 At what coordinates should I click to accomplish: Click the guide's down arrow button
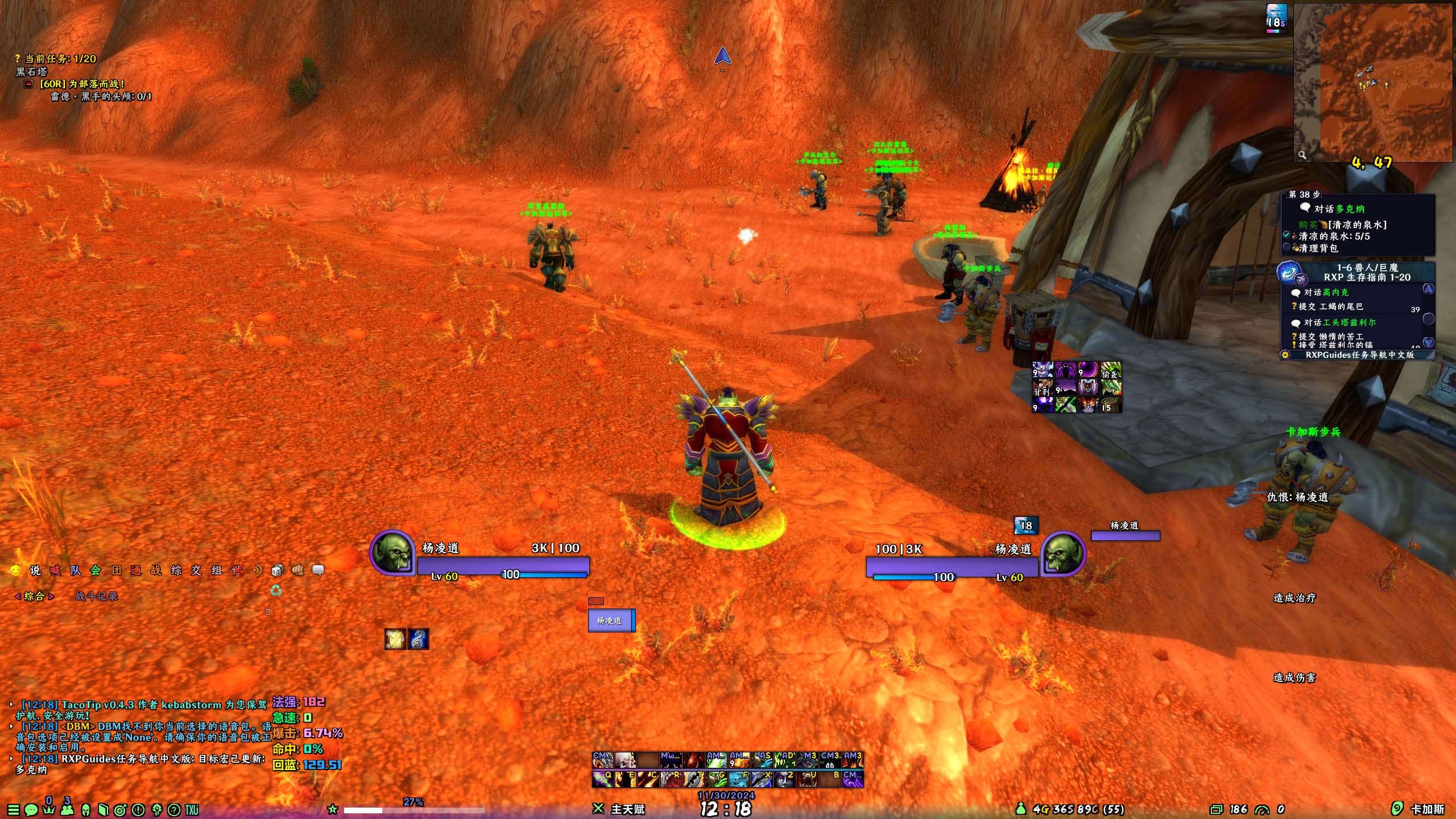pyautogui.click(x=1428, y=342)
